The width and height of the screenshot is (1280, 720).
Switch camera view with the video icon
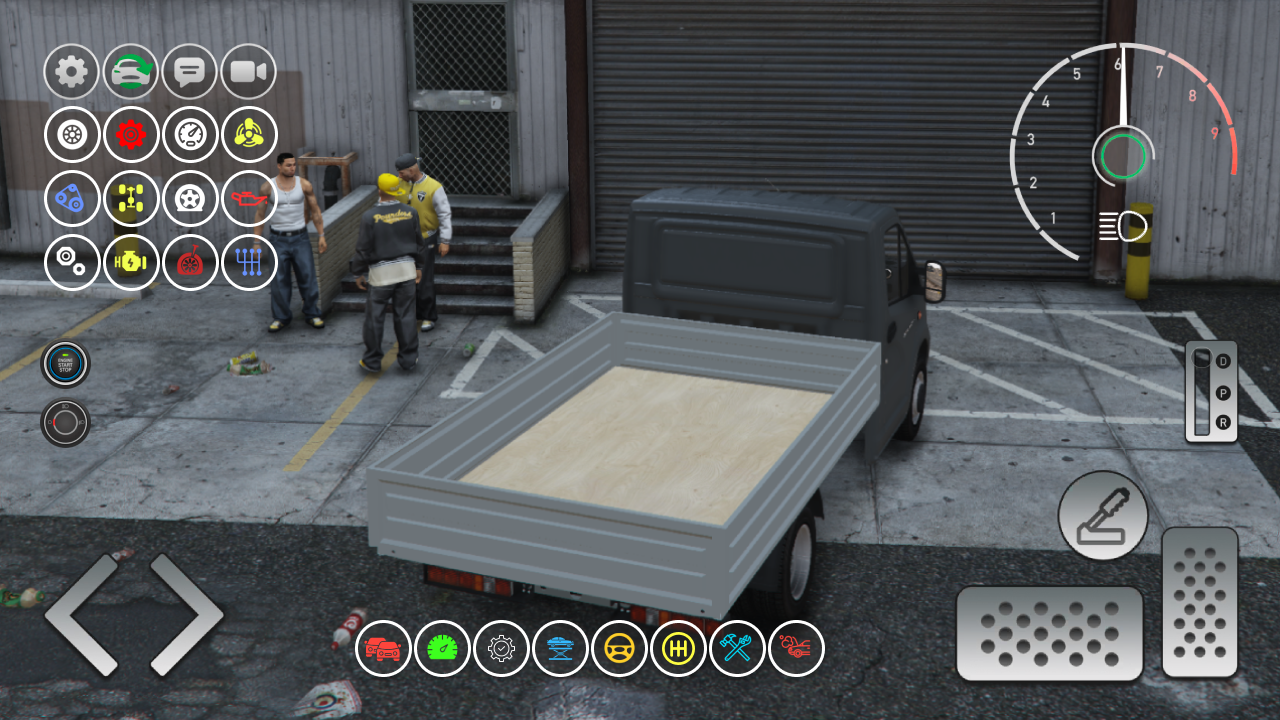249,71
